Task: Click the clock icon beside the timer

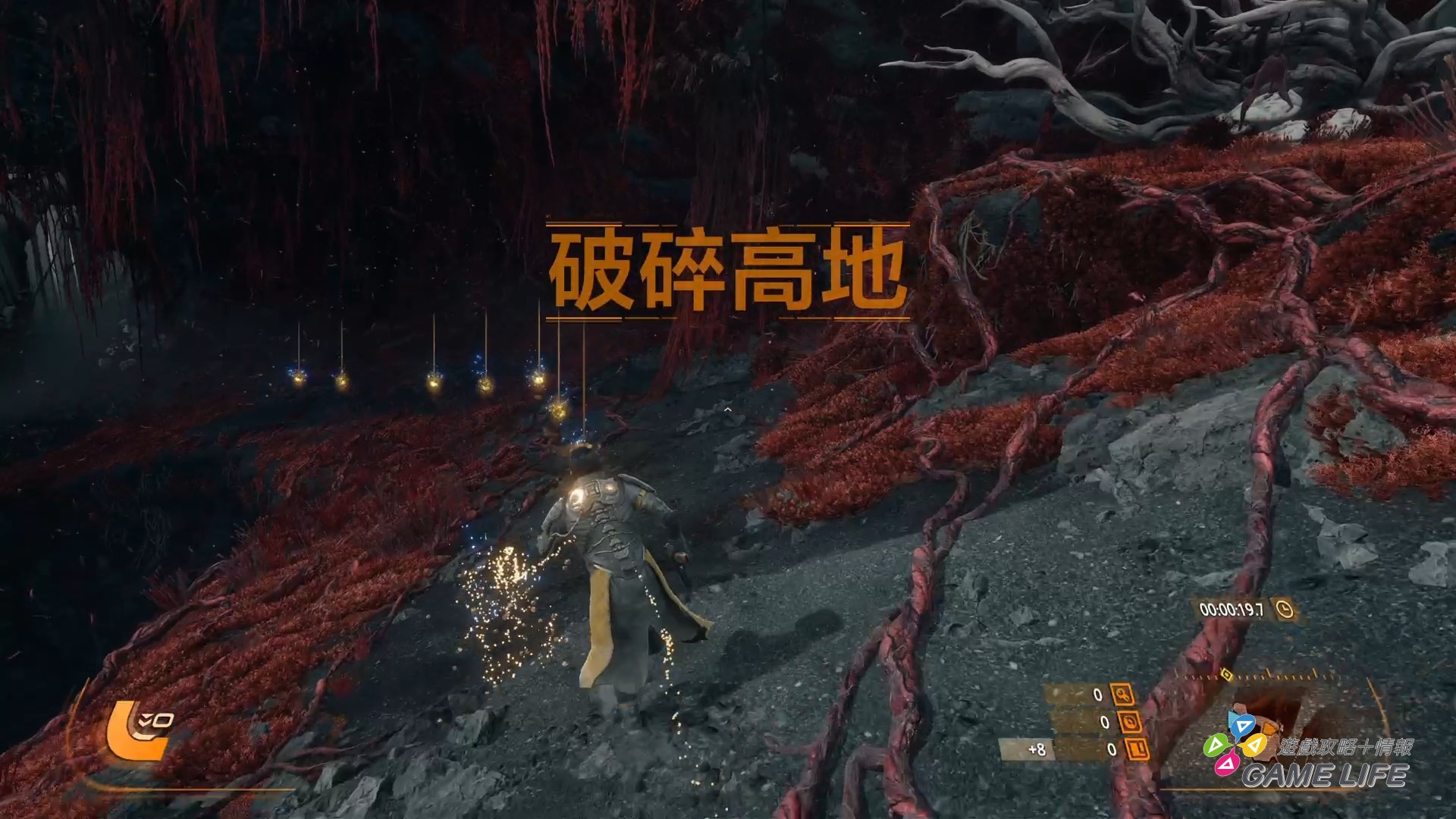Action: 1285,610
